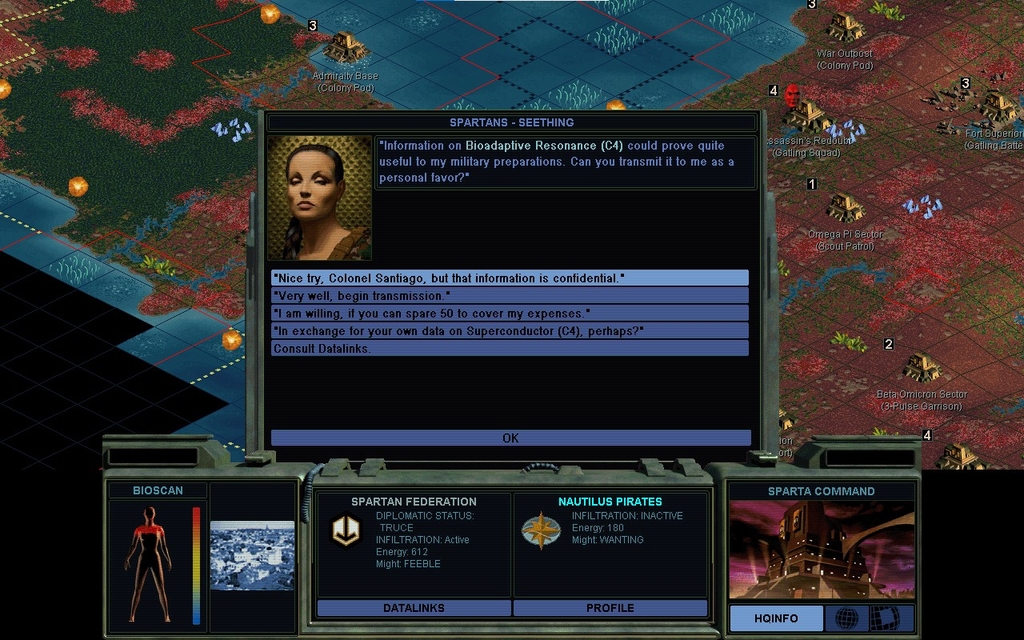Click the Spartan Federation faction emblem

[346, 531]
